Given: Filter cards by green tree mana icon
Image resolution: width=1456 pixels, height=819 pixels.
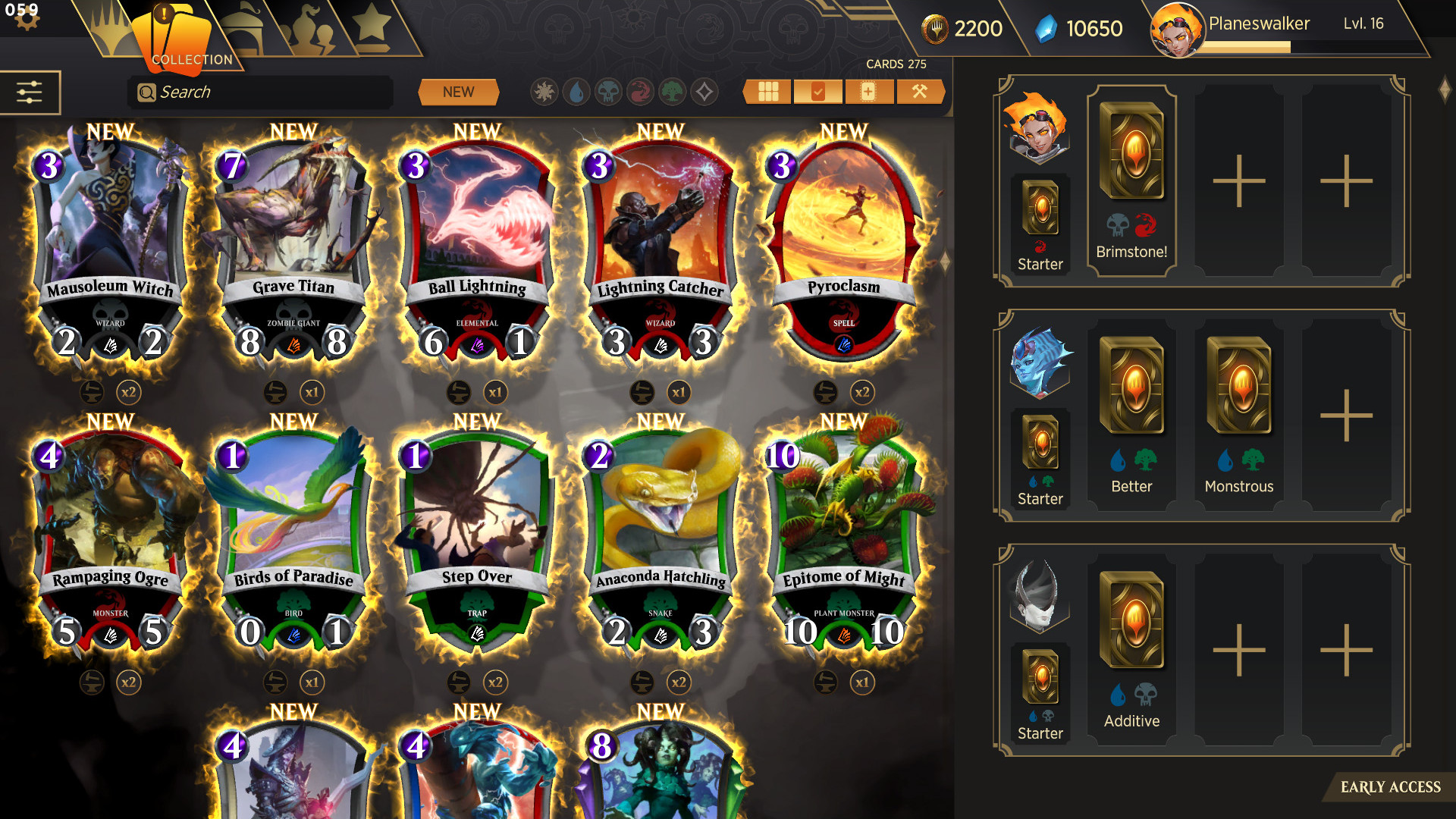Looking at the screenshot, I should click(673, 91).
